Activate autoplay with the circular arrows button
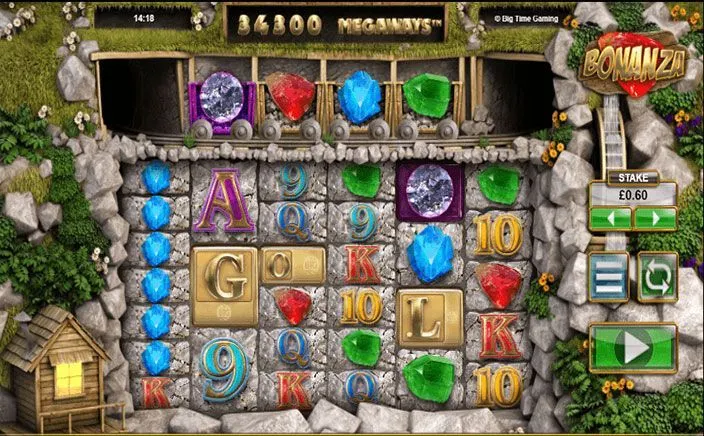704x436 pixels. (658, 277)
